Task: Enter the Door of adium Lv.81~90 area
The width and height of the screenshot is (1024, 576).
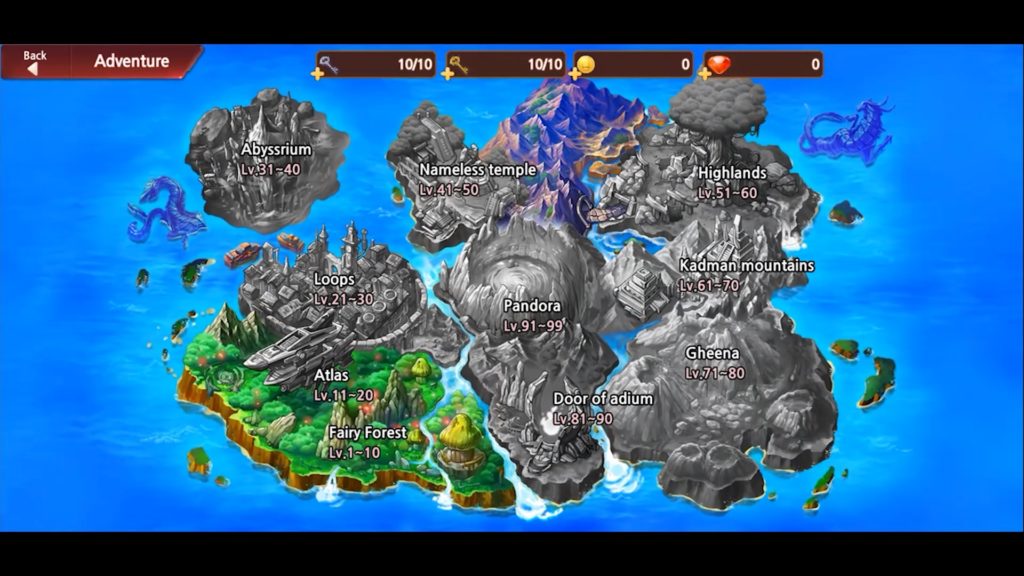Action: point(602,407)
